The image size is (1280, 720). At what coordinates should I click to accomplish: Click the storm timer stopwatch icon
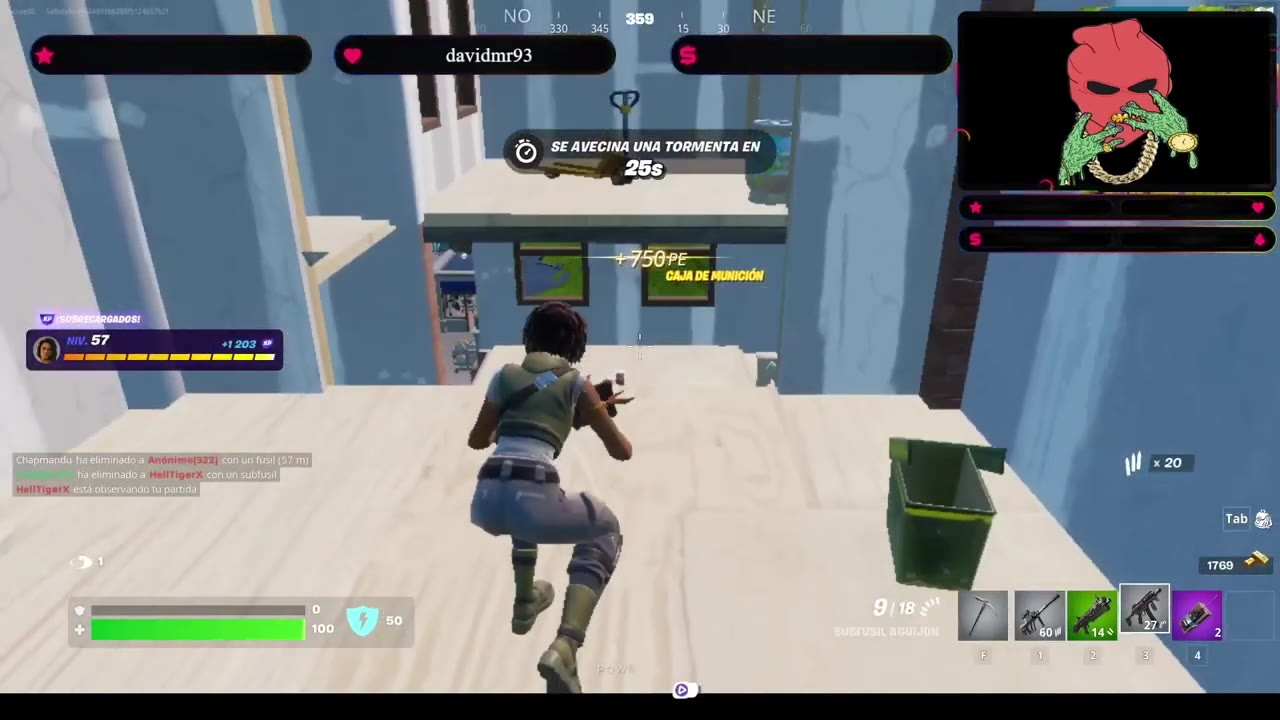[526, 150]
